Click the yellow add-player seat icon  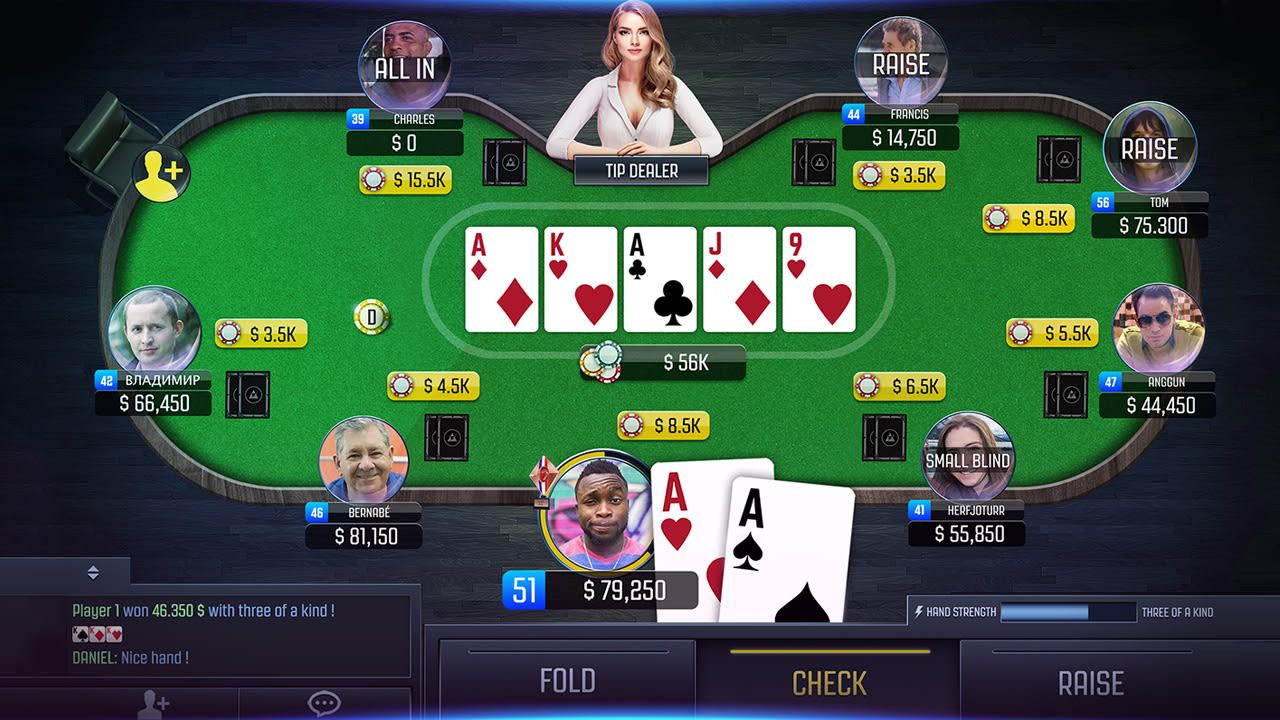click(164, 172)
